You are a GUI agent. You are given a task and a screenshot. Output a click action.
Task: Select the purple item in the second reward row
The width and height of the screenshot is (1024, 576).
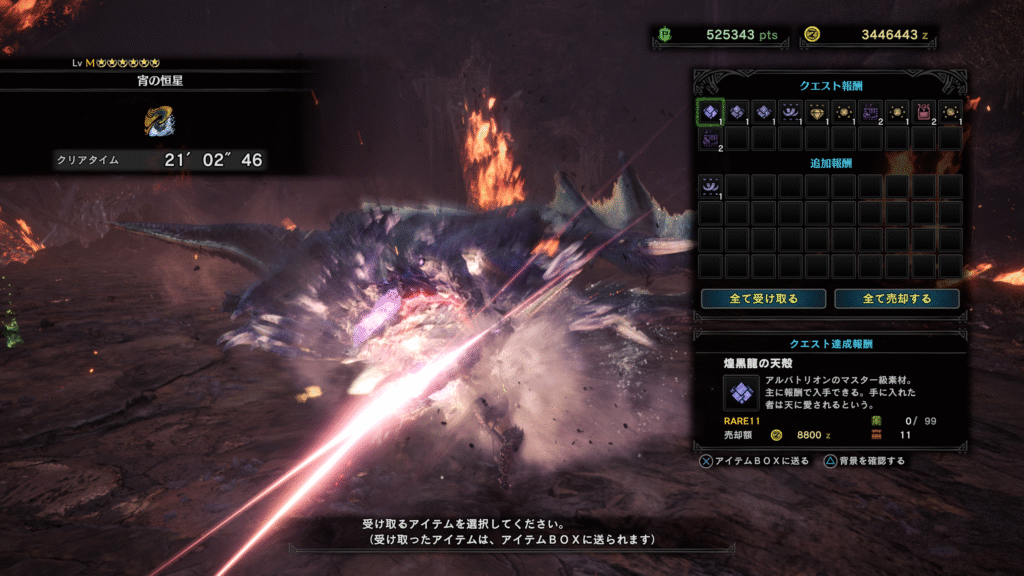pos(710,138)
